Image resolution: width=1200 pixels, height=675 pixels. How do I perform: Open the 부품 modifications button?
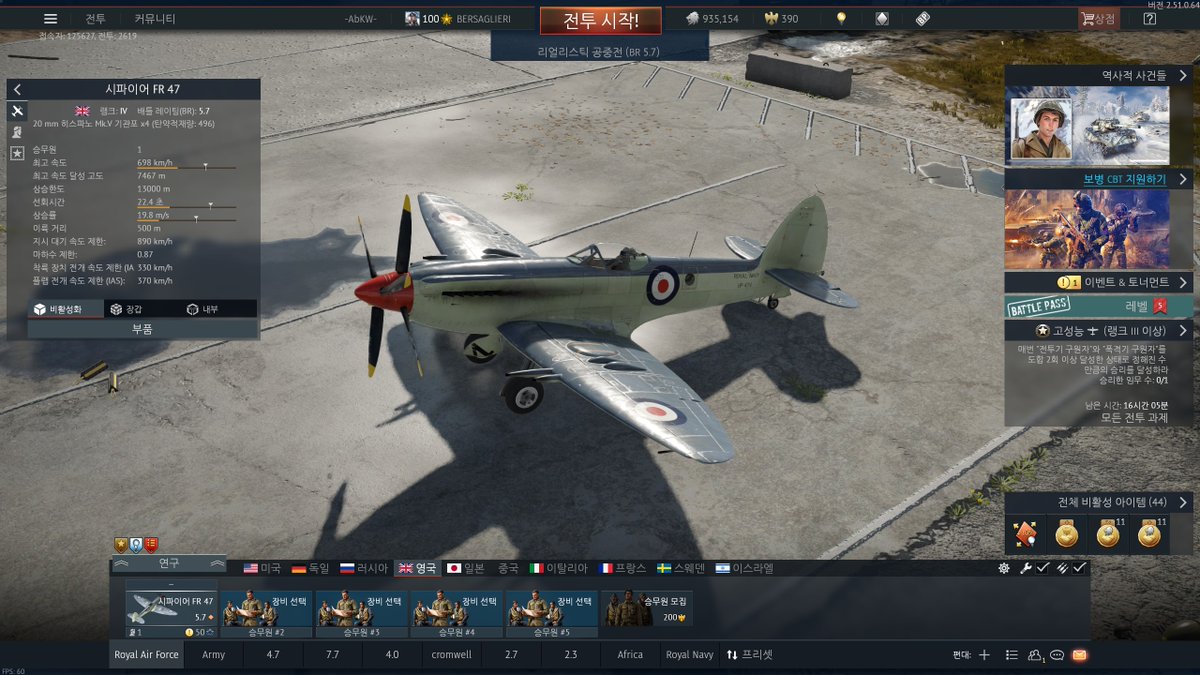142,328
